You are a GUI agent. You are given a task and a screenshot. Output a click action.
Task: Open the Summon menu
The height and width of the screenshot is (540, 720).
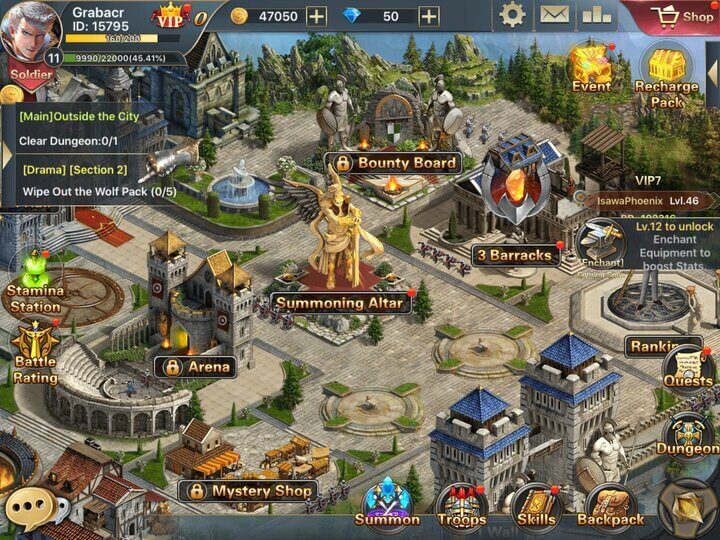point(386,503)
